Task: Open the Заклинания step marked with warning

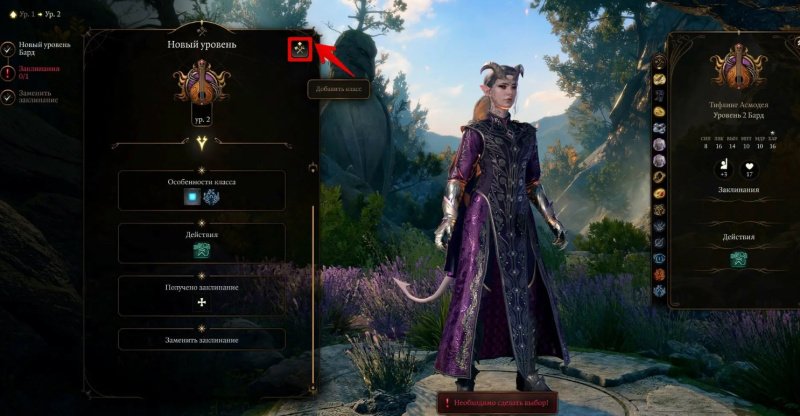Action: tap(33, 71)
